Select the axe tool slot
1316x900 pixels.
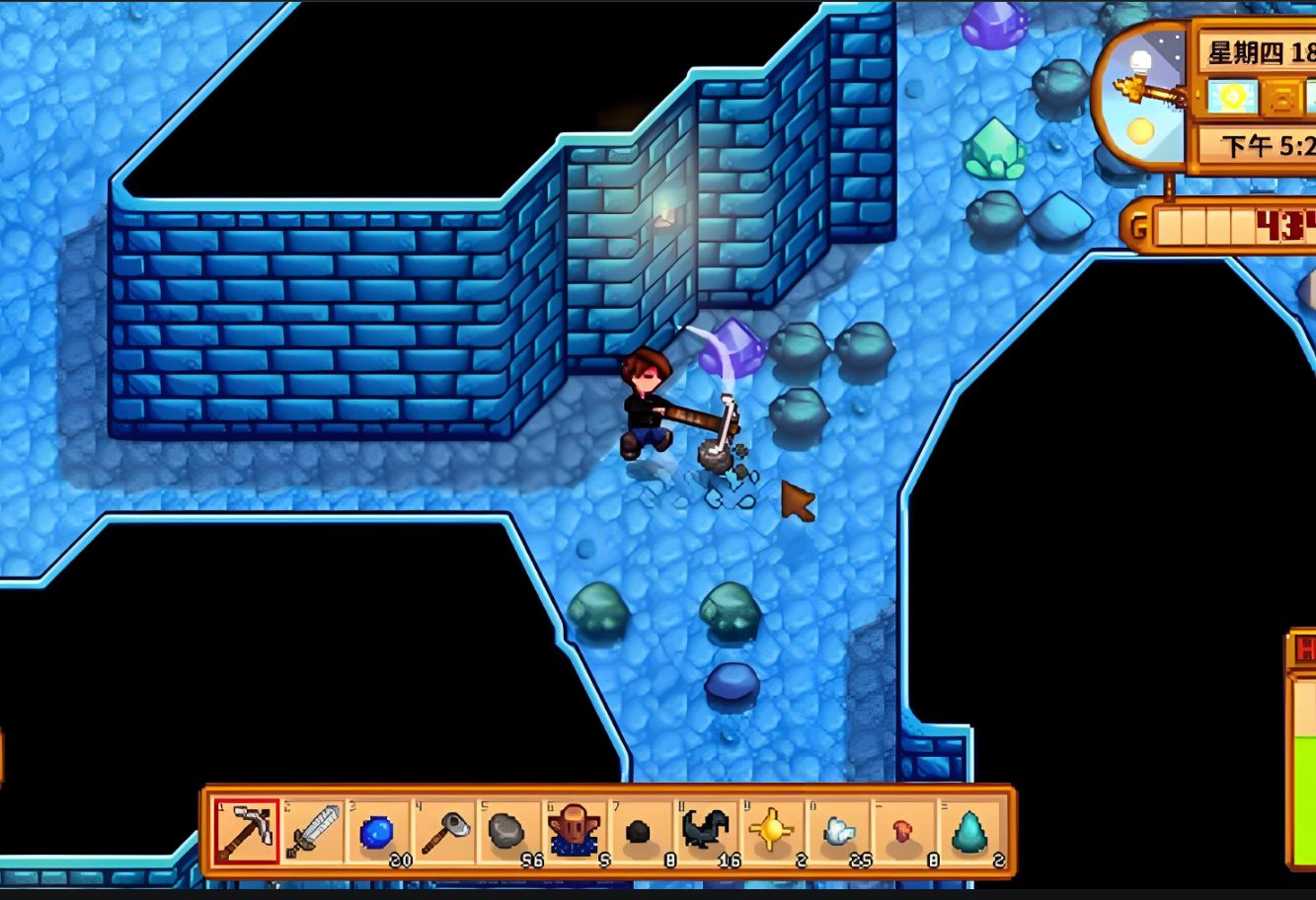point(444,831)
